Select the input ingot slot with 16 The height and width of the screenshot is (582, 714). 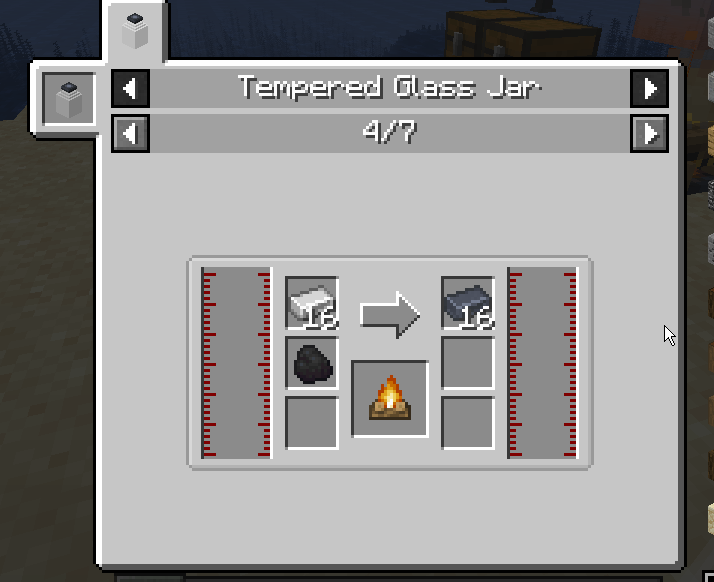tap(312, 303)
